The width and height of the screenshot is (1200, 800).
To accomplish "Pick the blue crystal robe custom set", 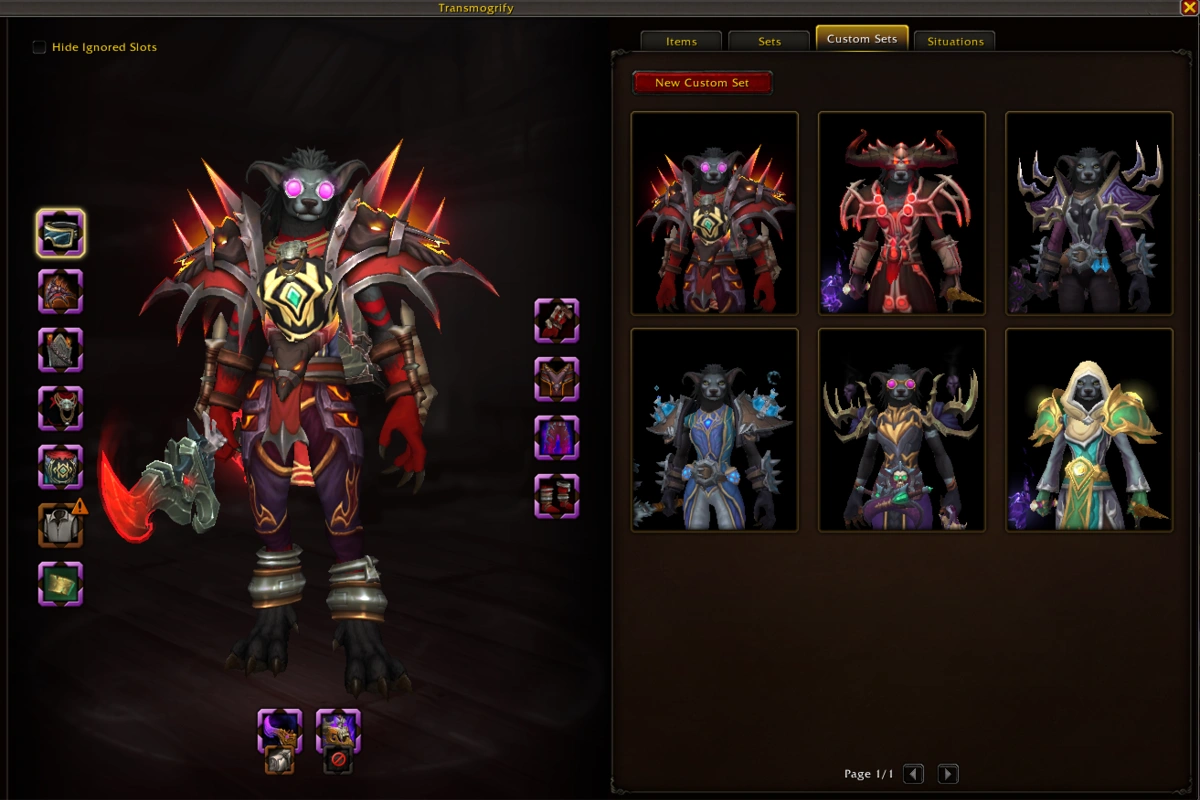I will pyautogui.click(x=715, y=430).
